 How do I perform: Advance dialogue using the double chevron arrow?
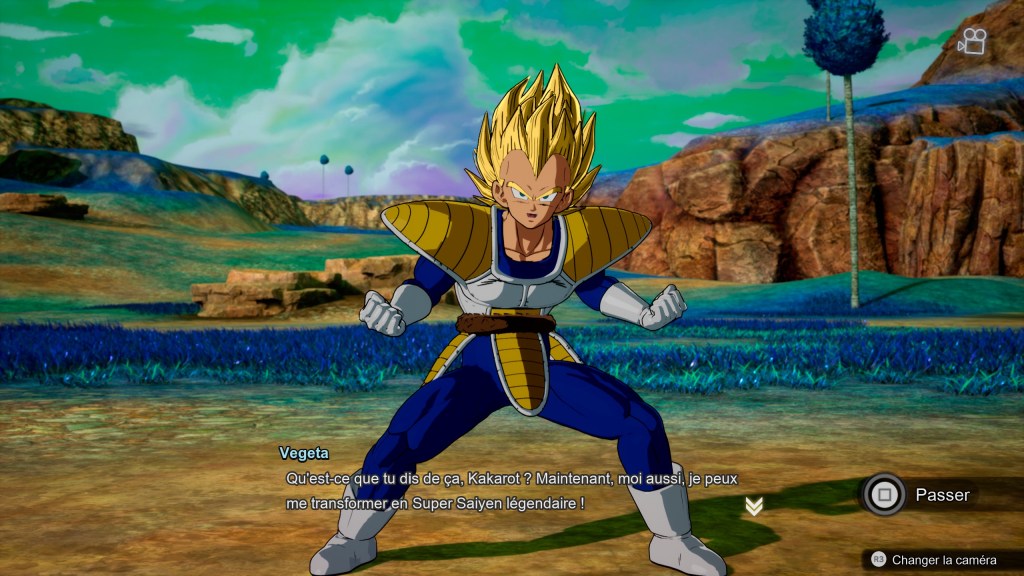pyautogui.click(x=754, y=506)
